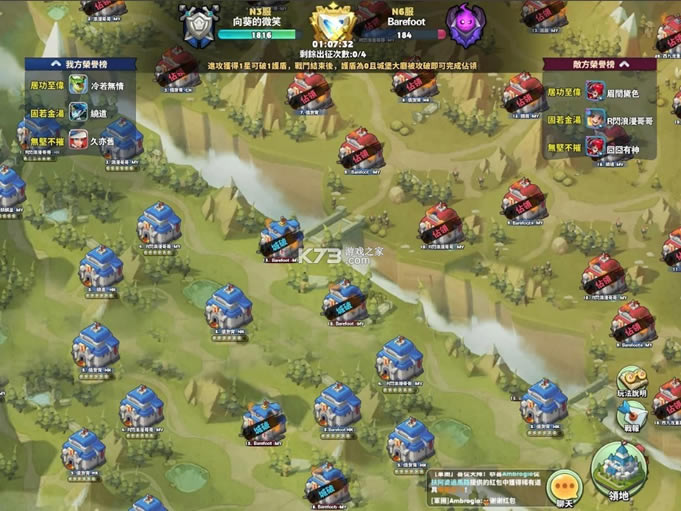The width and height of the screenshot is (681, 511).
Task: Select player 繞道 on our honor board
Action: click(98, 113)
